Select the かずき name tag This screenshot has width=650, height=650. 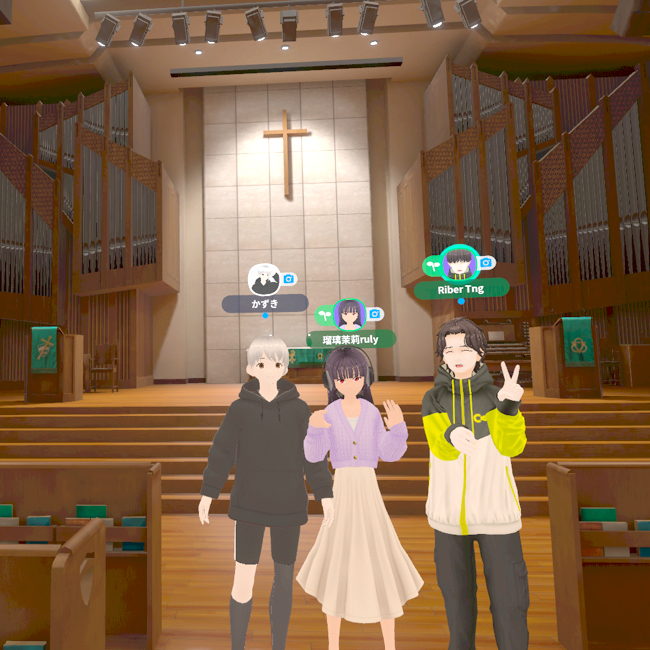(x=264, y=303)
